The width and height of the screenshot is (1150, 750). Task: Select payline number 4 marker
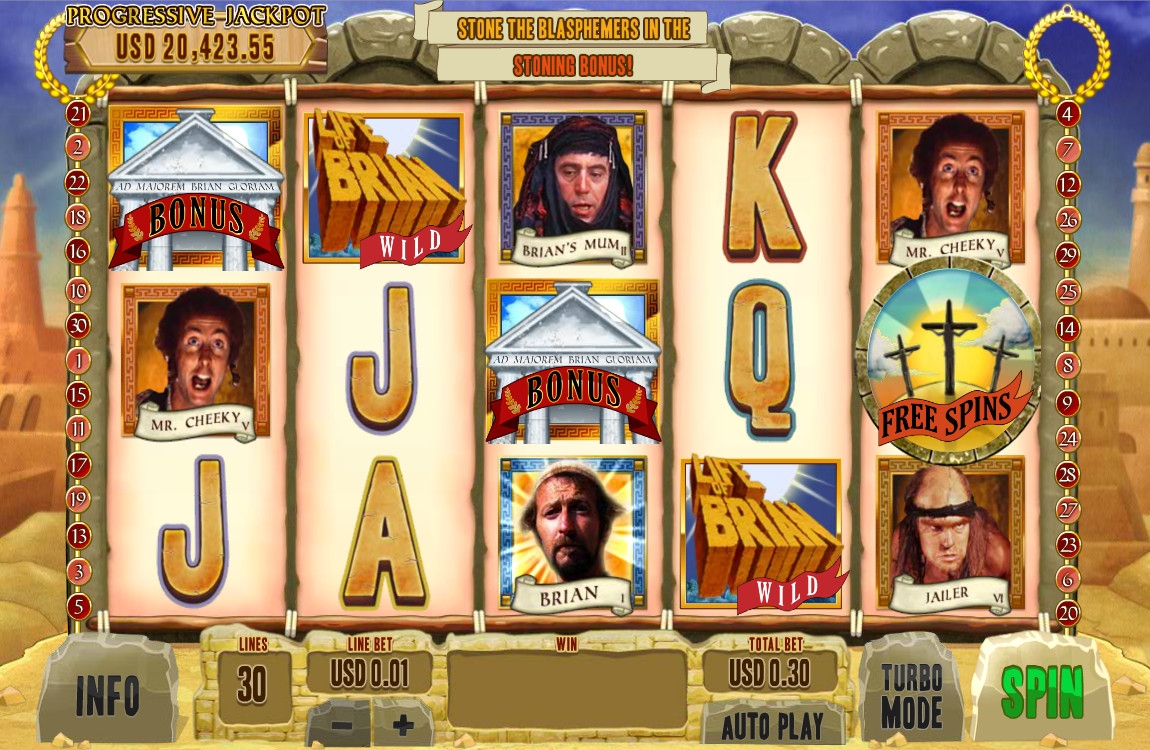1068,114
